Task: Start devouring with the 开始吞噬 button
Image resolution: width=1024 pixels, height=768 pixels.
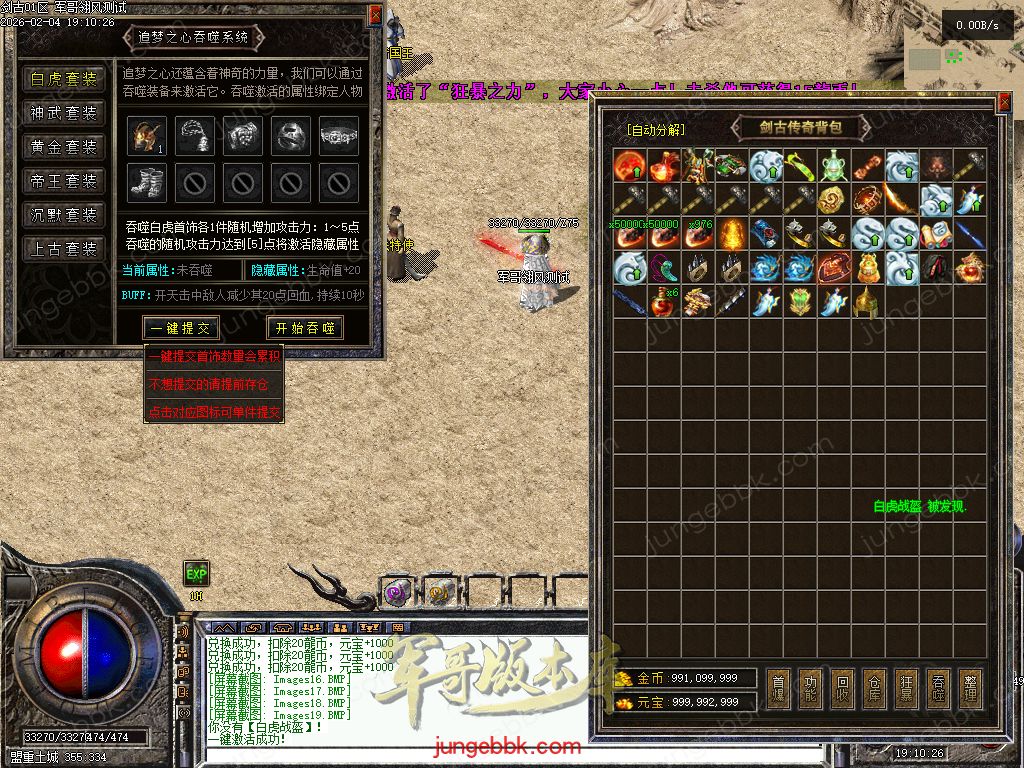Action: [x=305, y=328]
